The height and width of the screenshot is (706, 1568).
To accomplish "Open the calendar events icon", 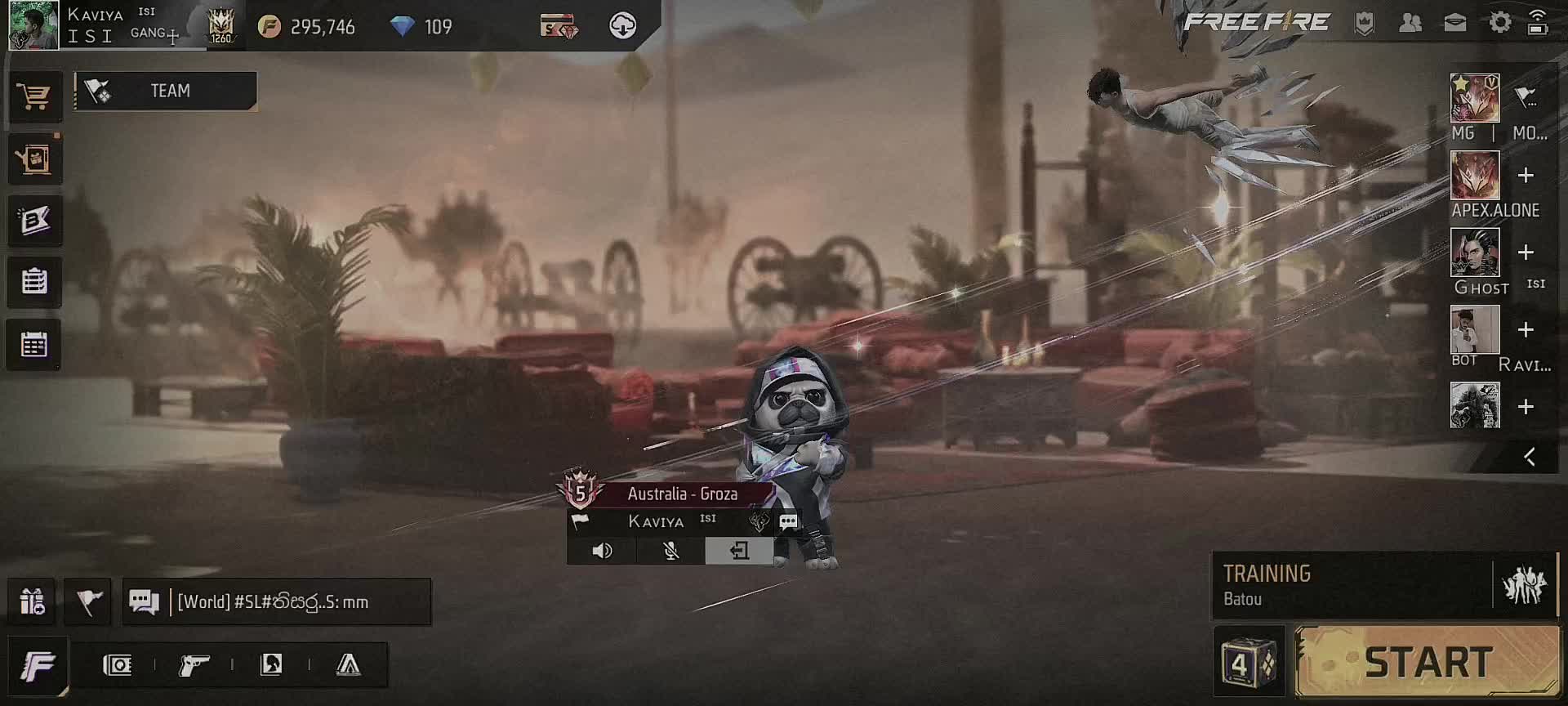I will pos(33,345).
